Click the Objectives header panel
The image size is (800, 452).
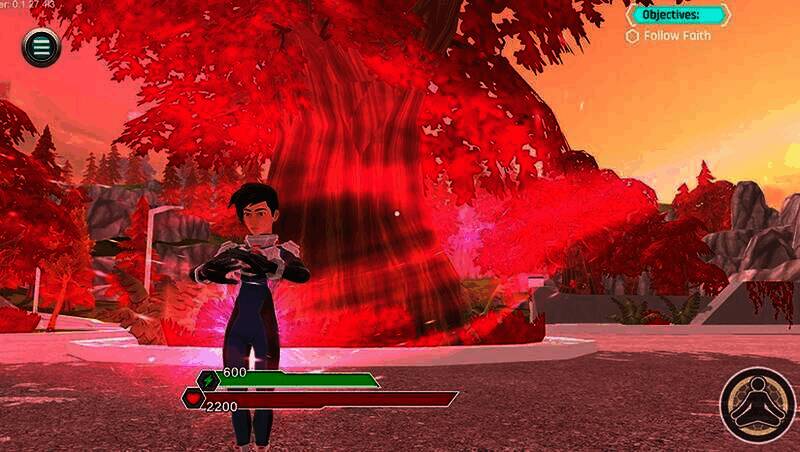pyautogui.click(x=678, y=15)
